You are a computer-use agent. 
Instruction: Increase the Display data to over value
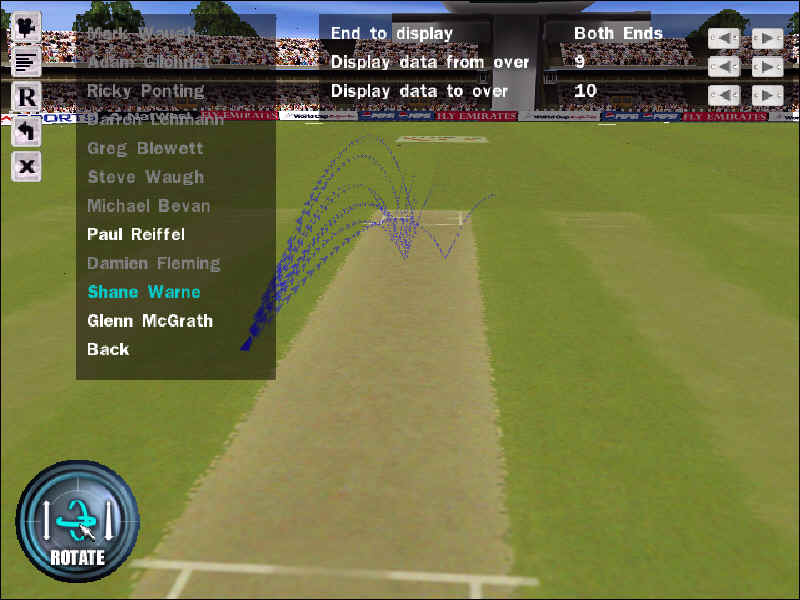point(767,96)
